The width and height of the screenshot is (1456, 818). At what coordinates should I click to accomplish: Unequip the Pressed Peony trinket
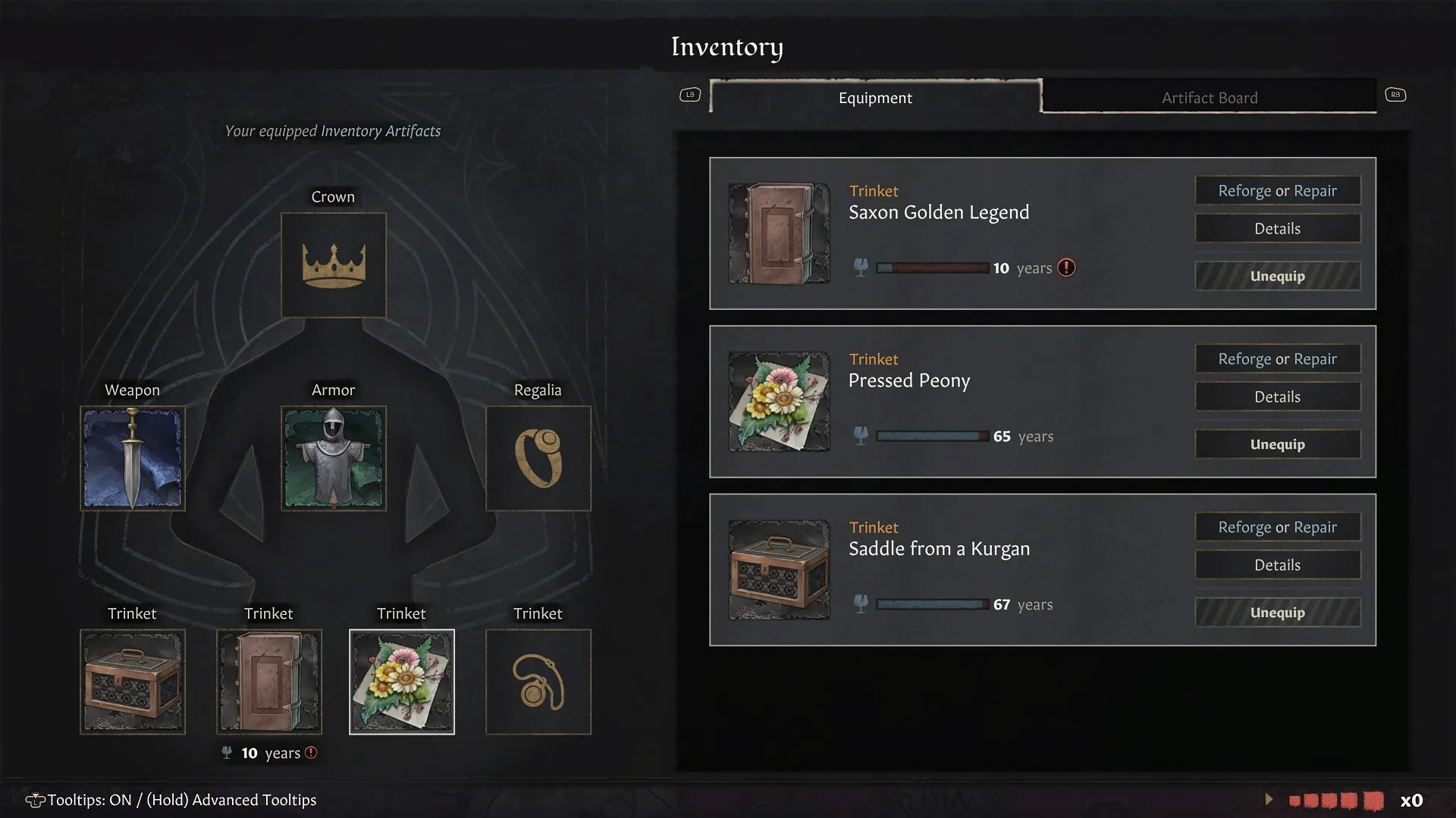1277,444
